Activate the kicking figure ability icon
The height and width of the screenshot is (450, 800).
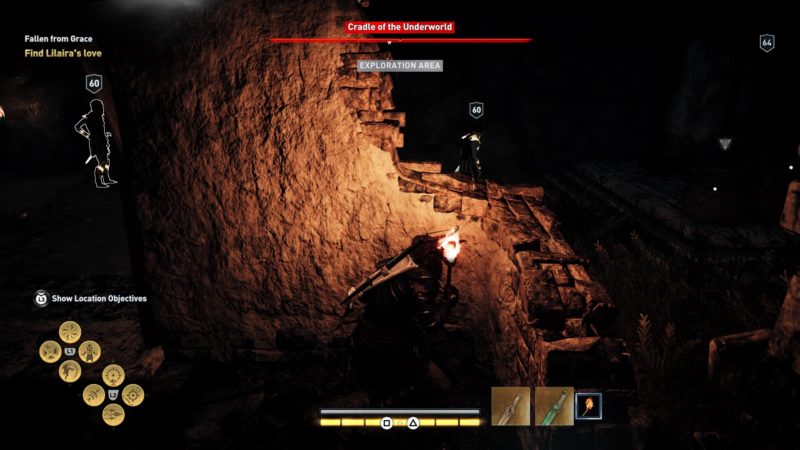coord(69,370)
